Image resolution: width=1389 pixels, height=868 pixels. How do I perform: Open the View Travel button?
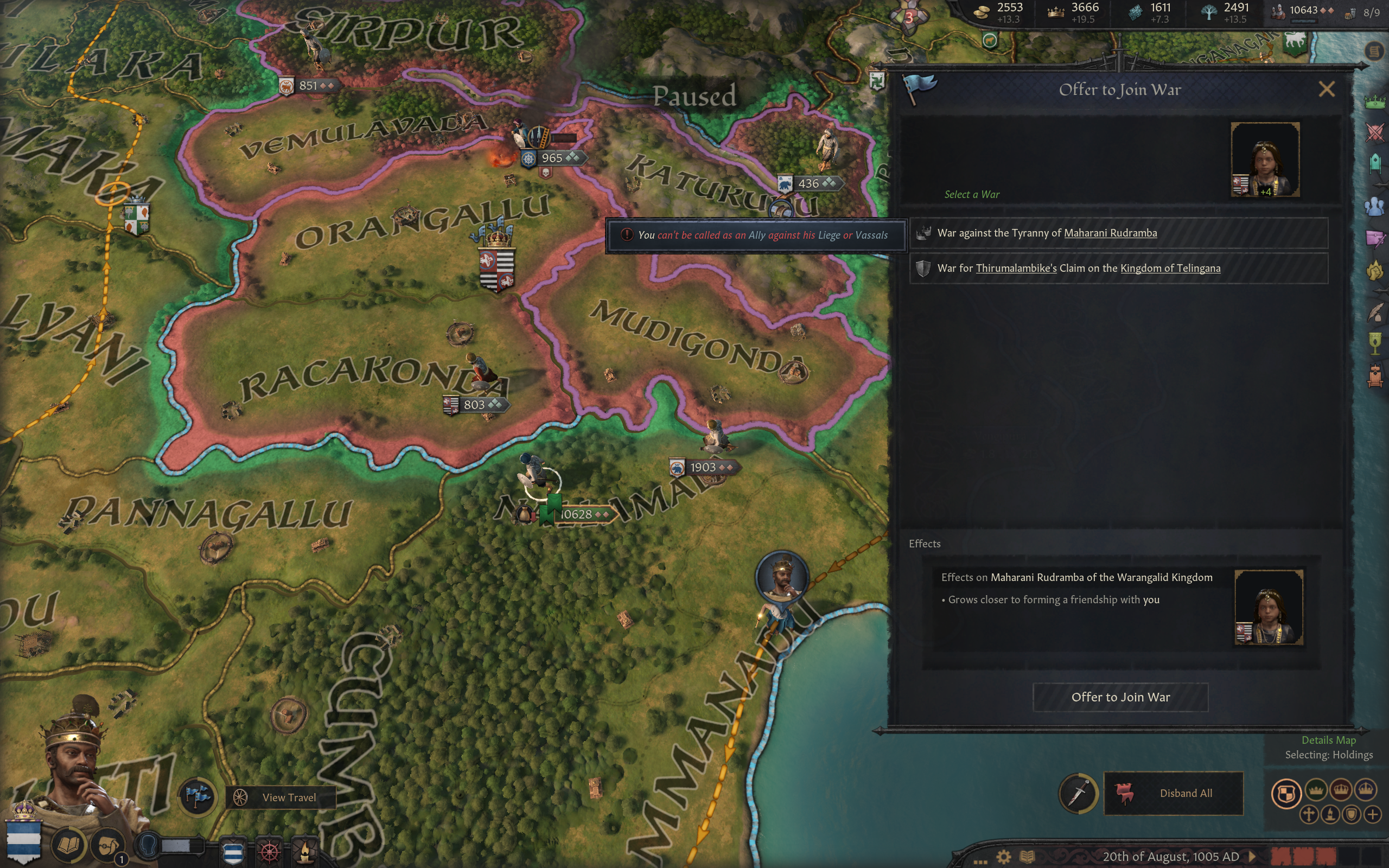pyautogui.click(x=280, y=797)
